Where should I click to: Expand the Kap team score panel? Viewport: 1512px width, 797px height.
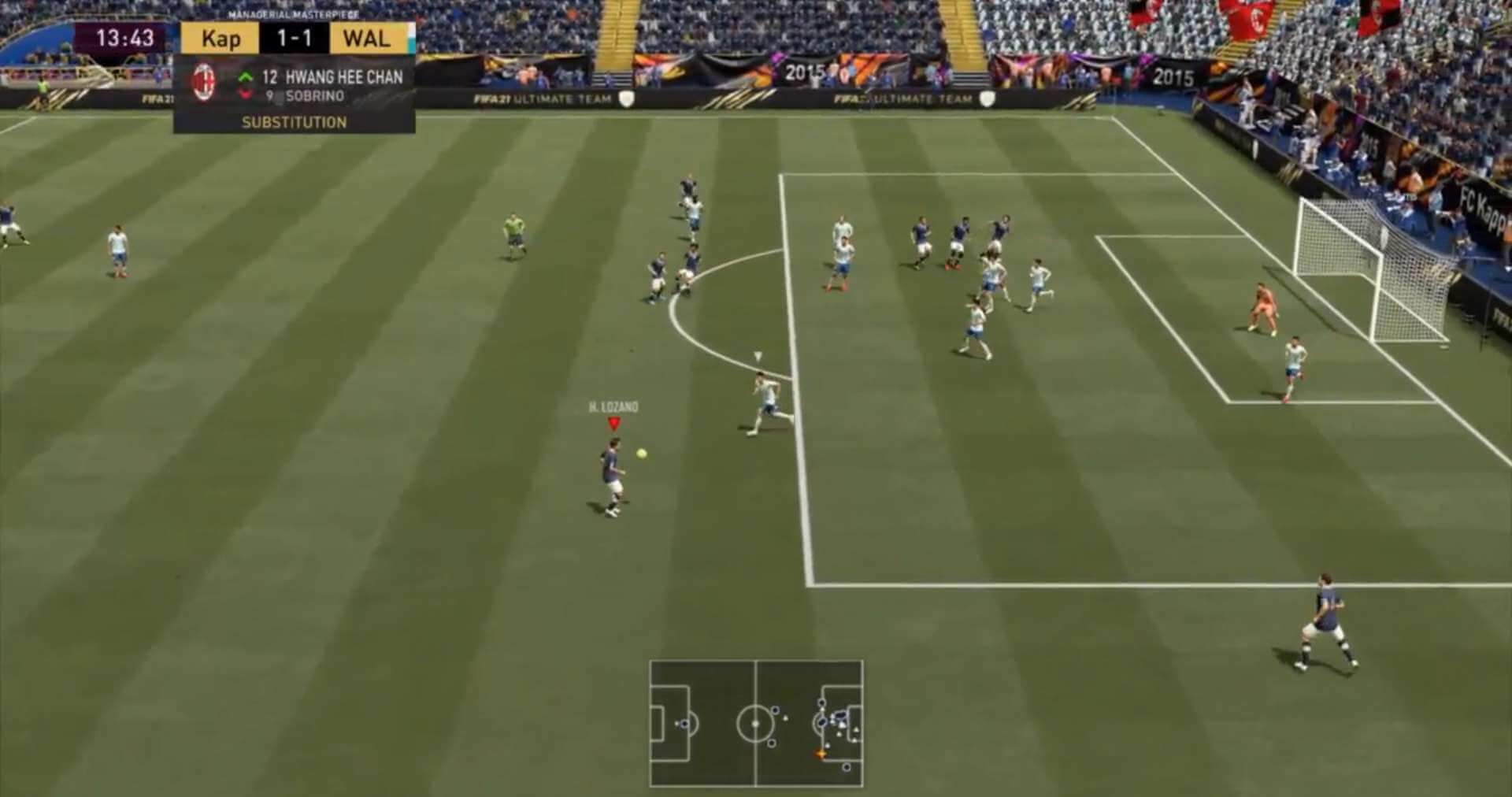pos(220,39)
